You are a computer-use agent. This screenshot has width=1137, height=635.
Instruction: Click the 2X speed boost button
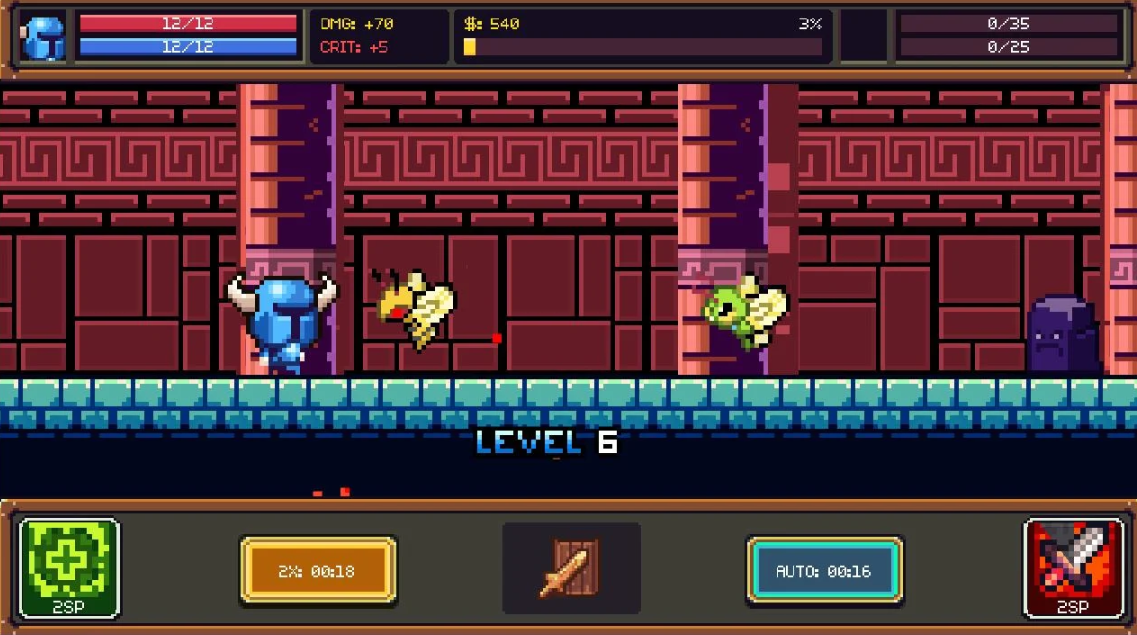[318, 571]
